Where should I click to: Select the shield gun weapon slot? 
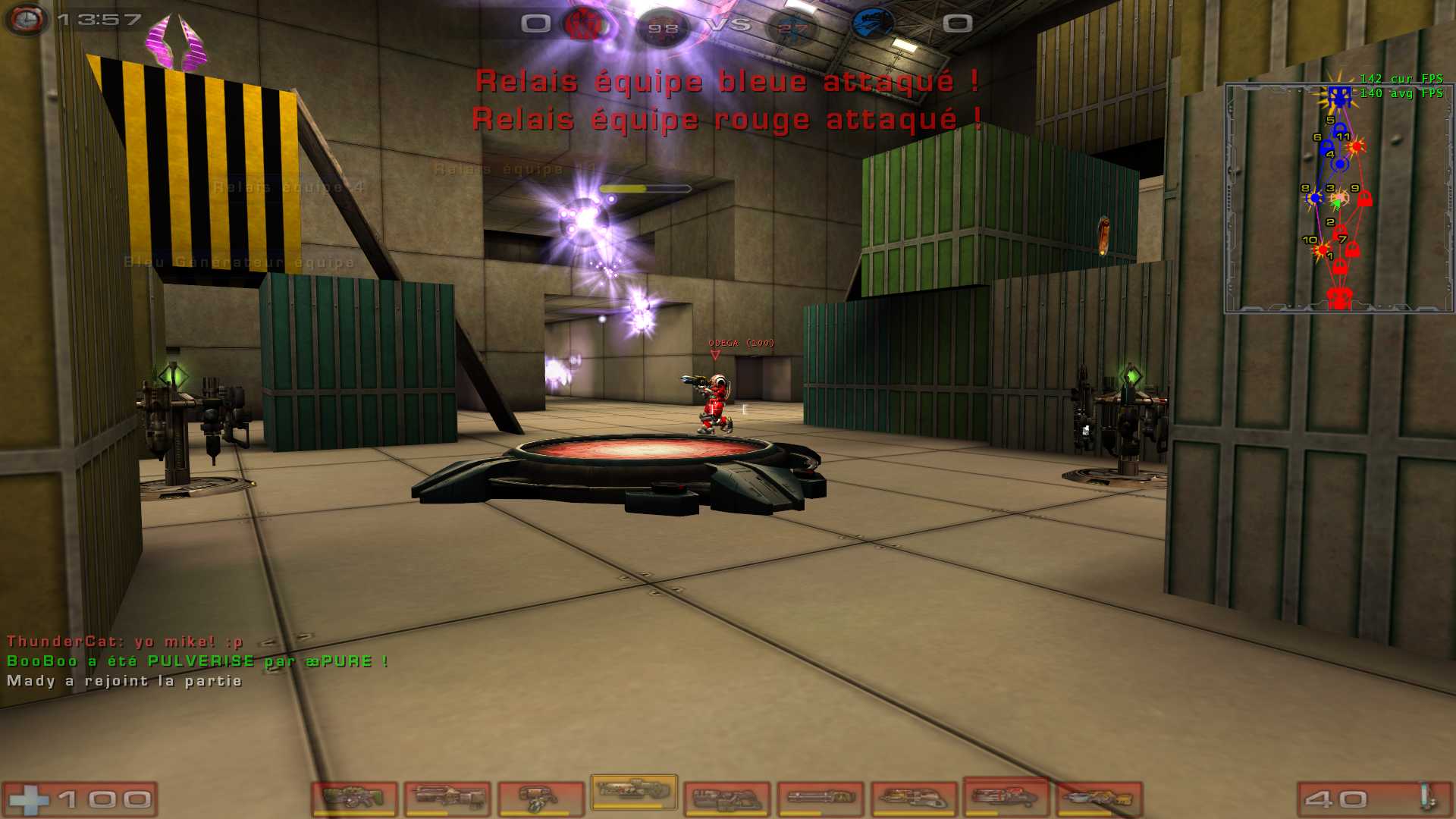[x=354, y=799]
